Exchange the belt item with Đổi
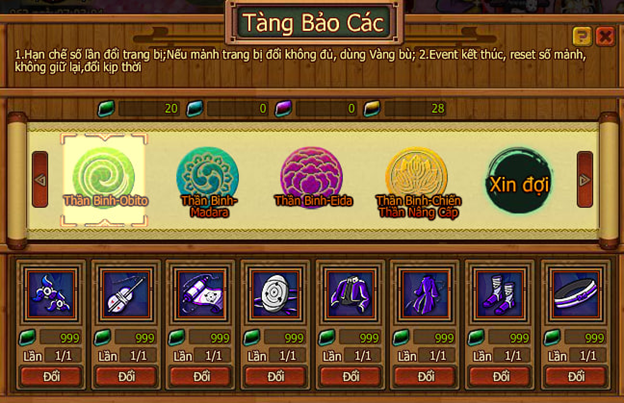 click(x=576, y=376)
